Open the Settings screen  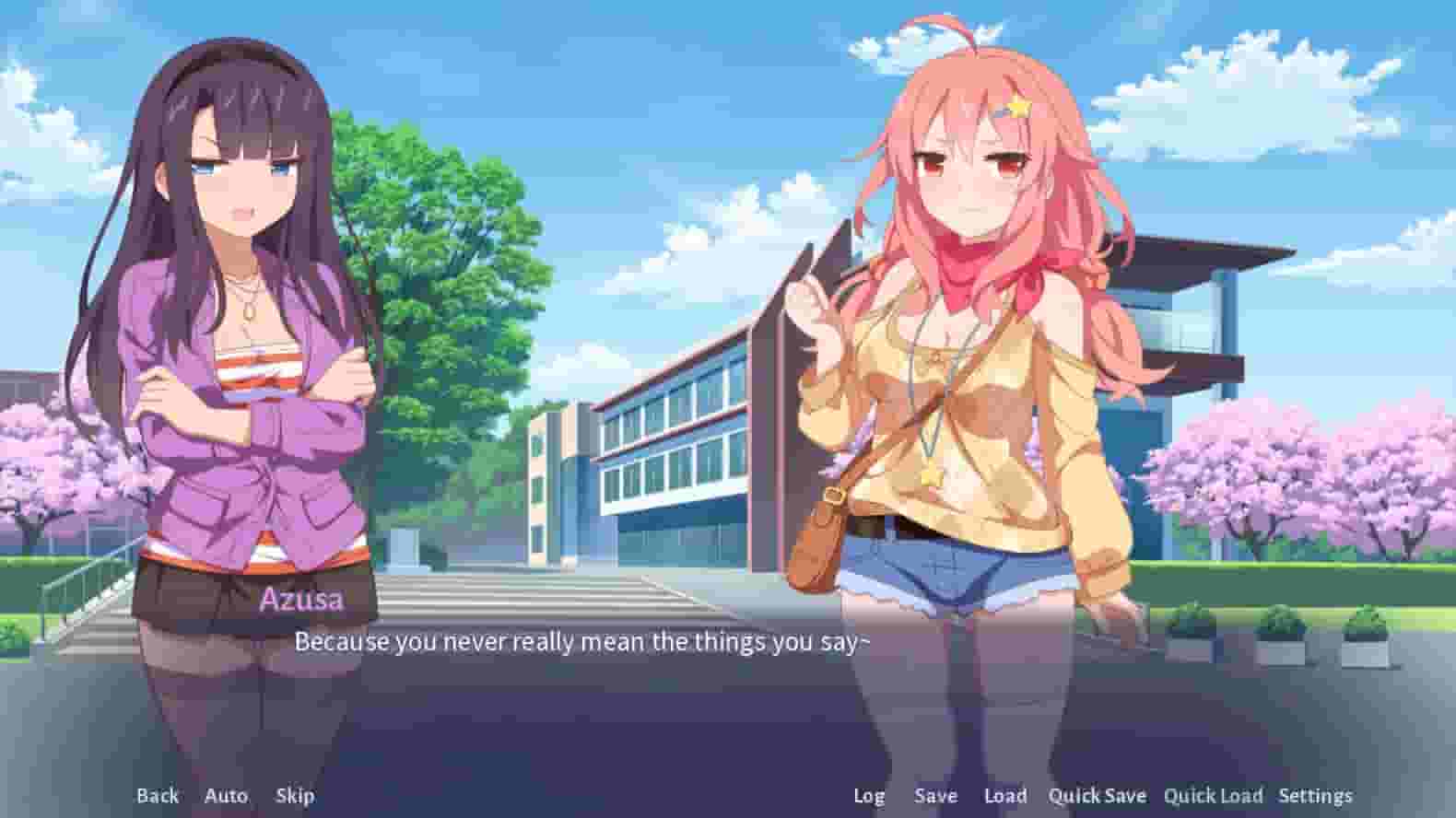(1315, 795)
